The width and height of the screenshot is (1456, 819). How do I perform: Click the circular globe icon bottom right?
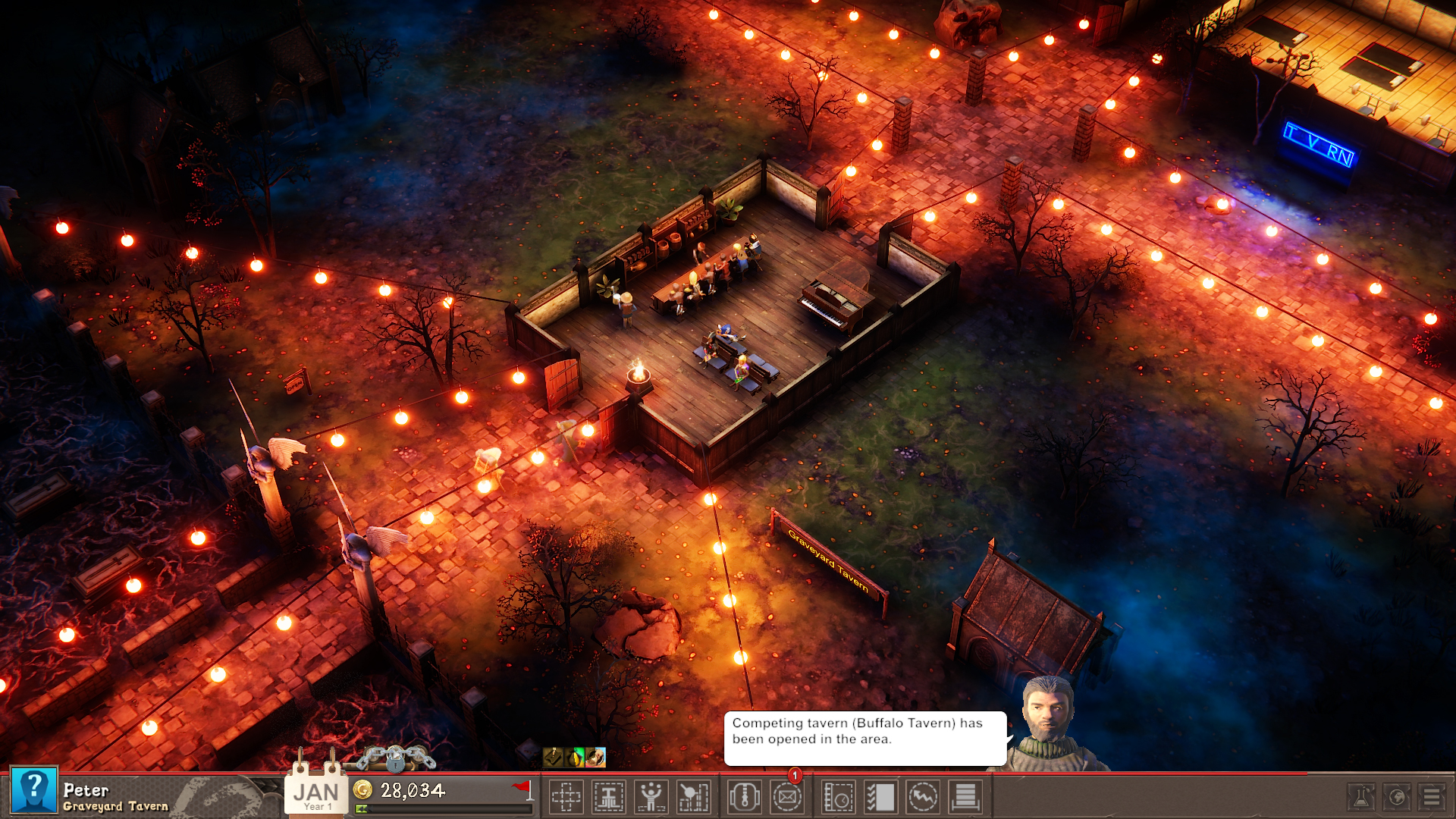tap(1397, 797)
